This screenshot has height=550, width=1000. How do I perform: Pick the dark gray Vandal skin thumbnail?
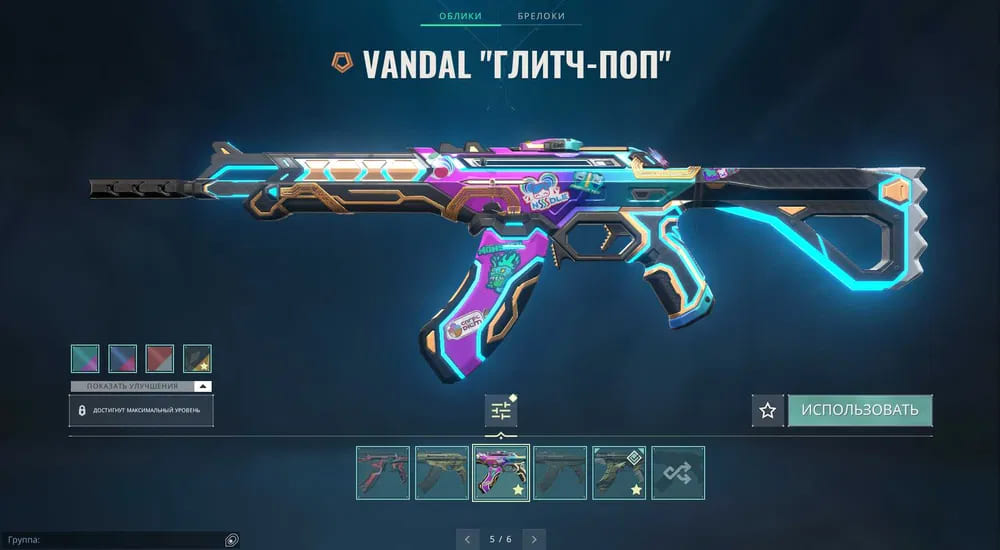[x=560, y=472]
